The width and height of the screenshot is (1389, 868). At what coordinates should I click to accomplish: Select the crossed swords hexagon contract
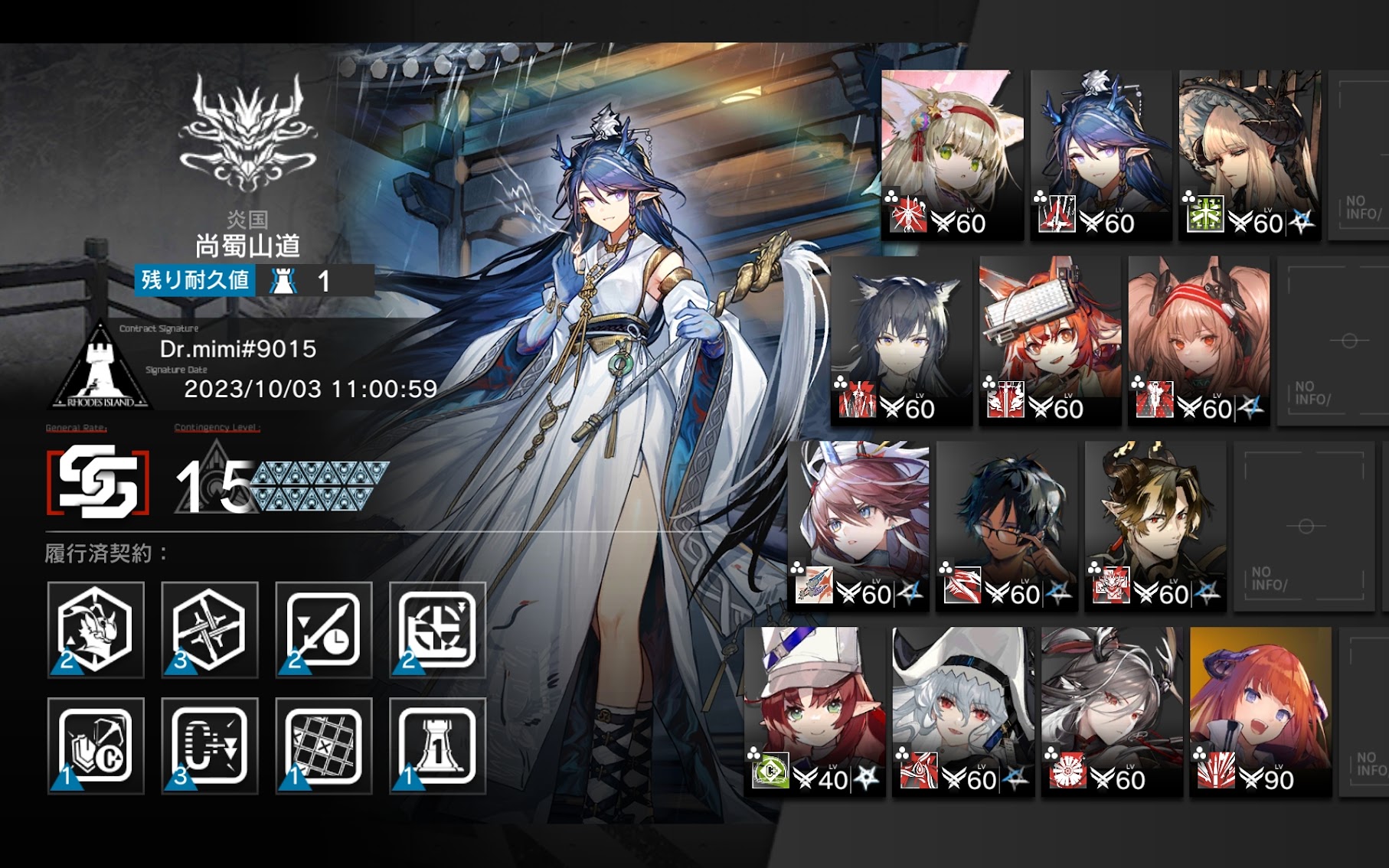pyautogui.click(x=209, y=629)
